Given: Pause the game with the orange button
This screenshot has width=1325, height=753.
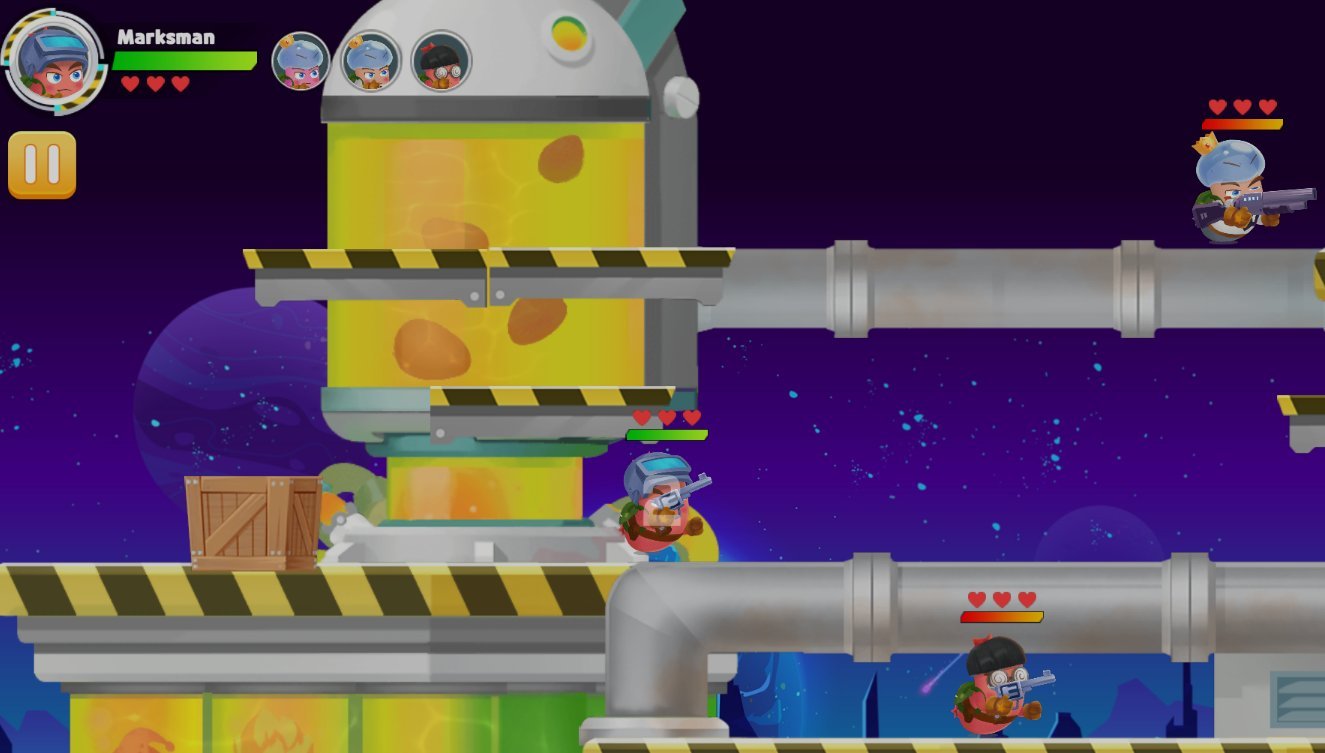Looking at the screenshot, I should pyautogui.click(x=42, y=165).
